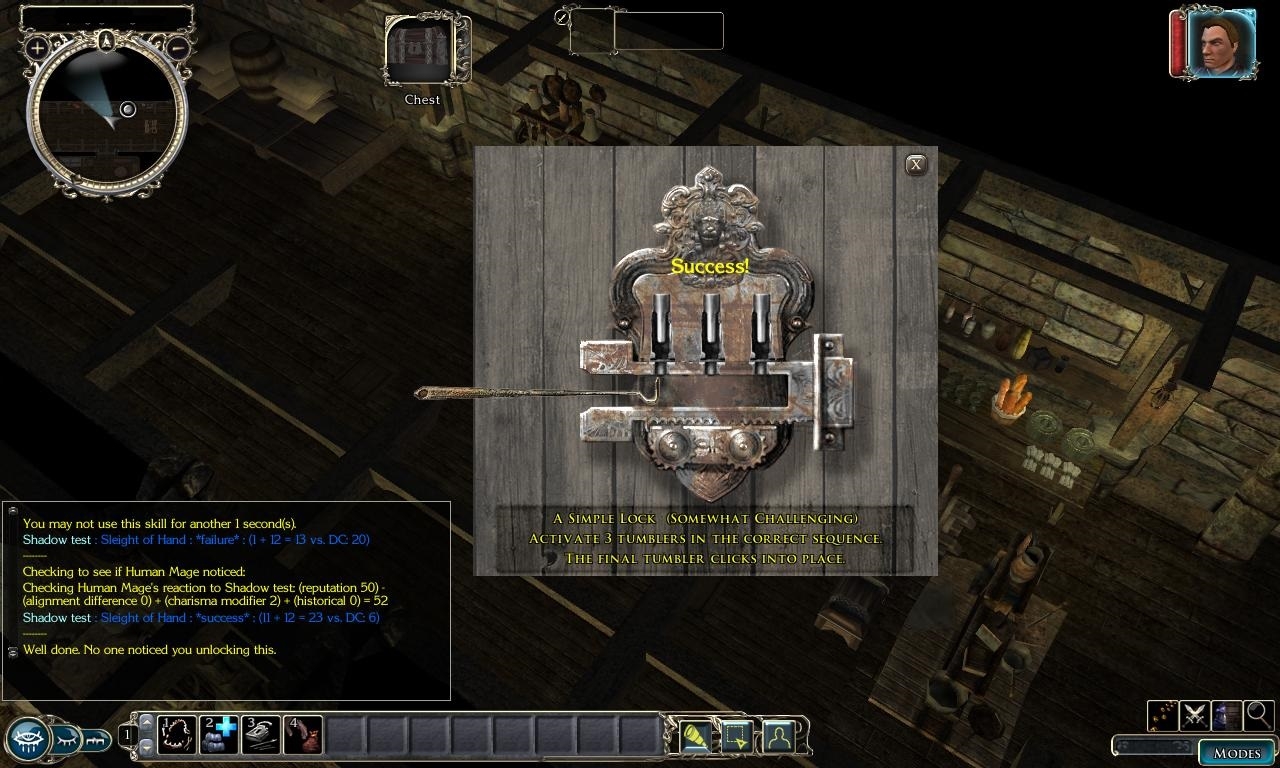Click the flashlight icon beside the hotbar
Image resolution: width=1280 pixels, height=768 pixels.
tap(695, 737)
